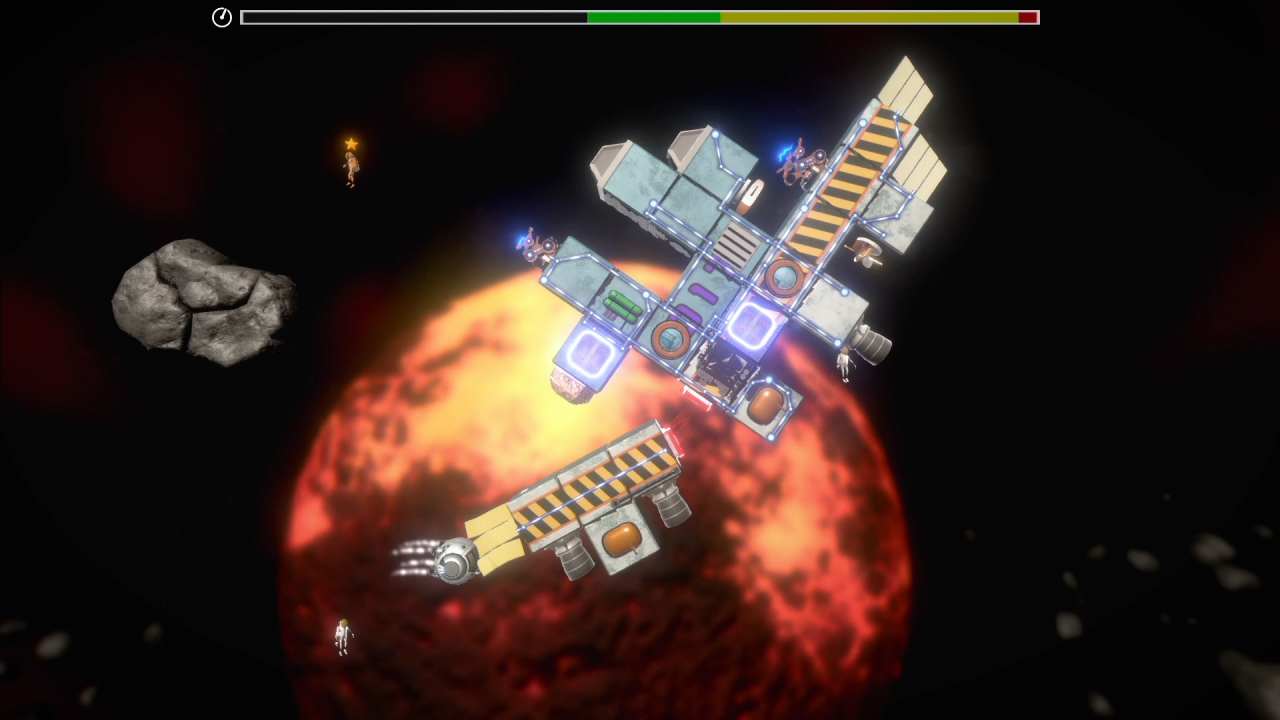The height and width of the screenshot is (720, 1280).
Task: Click the ventilation grate panel
Action: [737, 245]
